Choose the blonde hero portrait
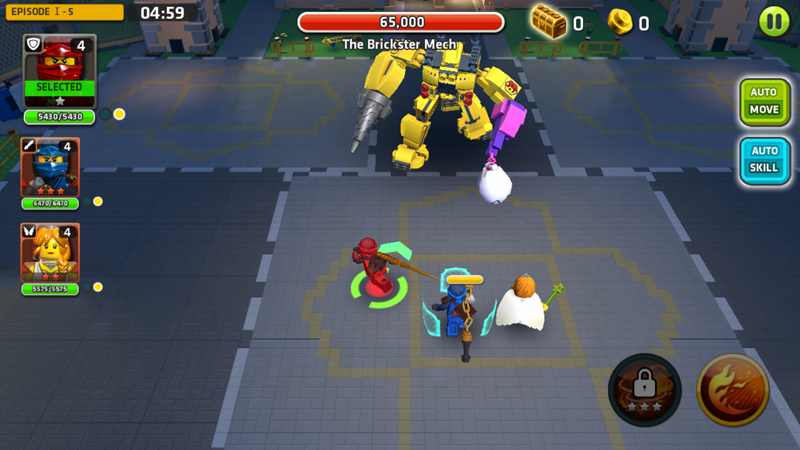The image size is (800, 450). coord(49,253)
